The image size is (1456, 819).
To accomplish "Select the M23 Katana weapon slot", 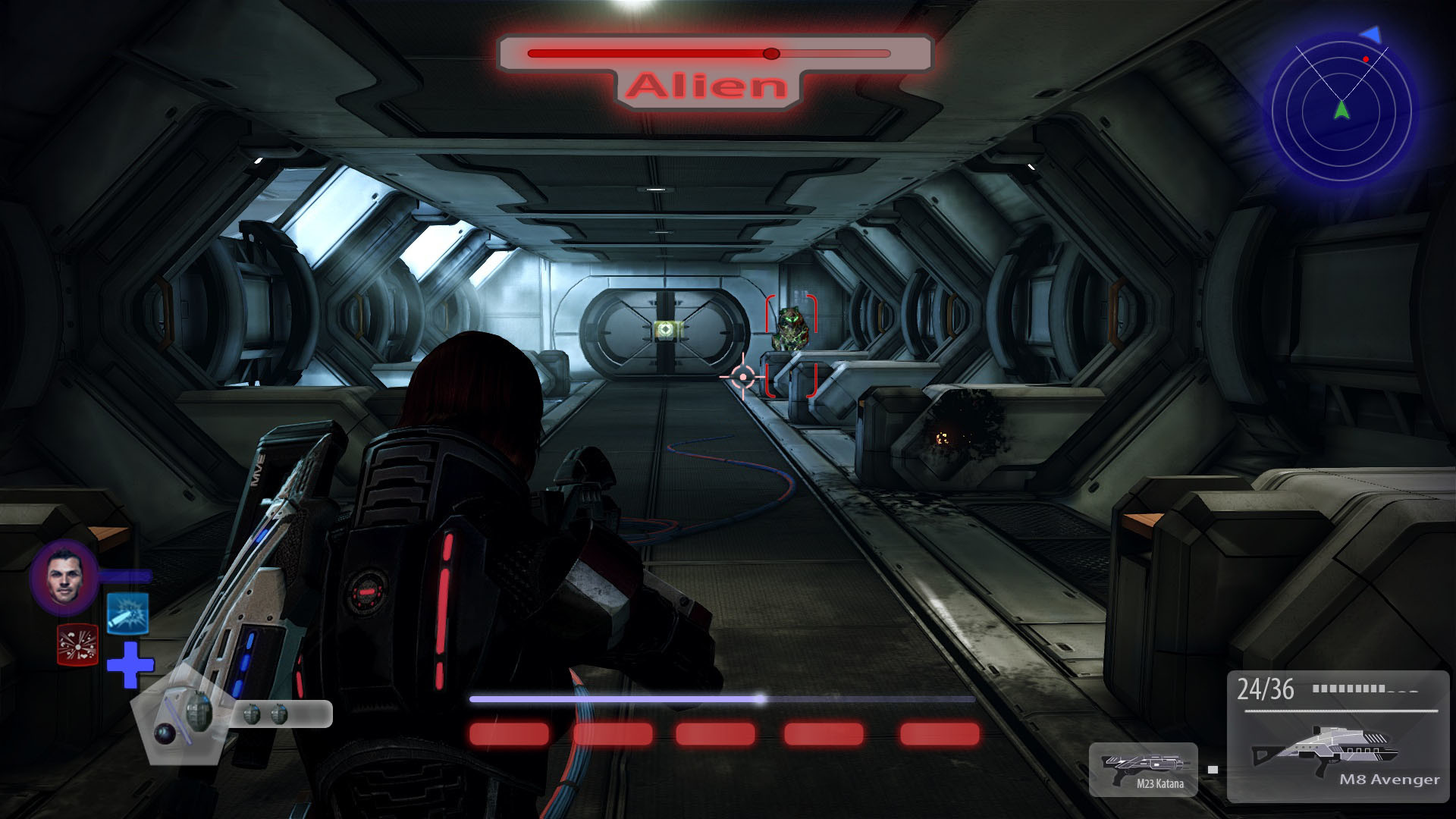I will (x=1144, y=769).
